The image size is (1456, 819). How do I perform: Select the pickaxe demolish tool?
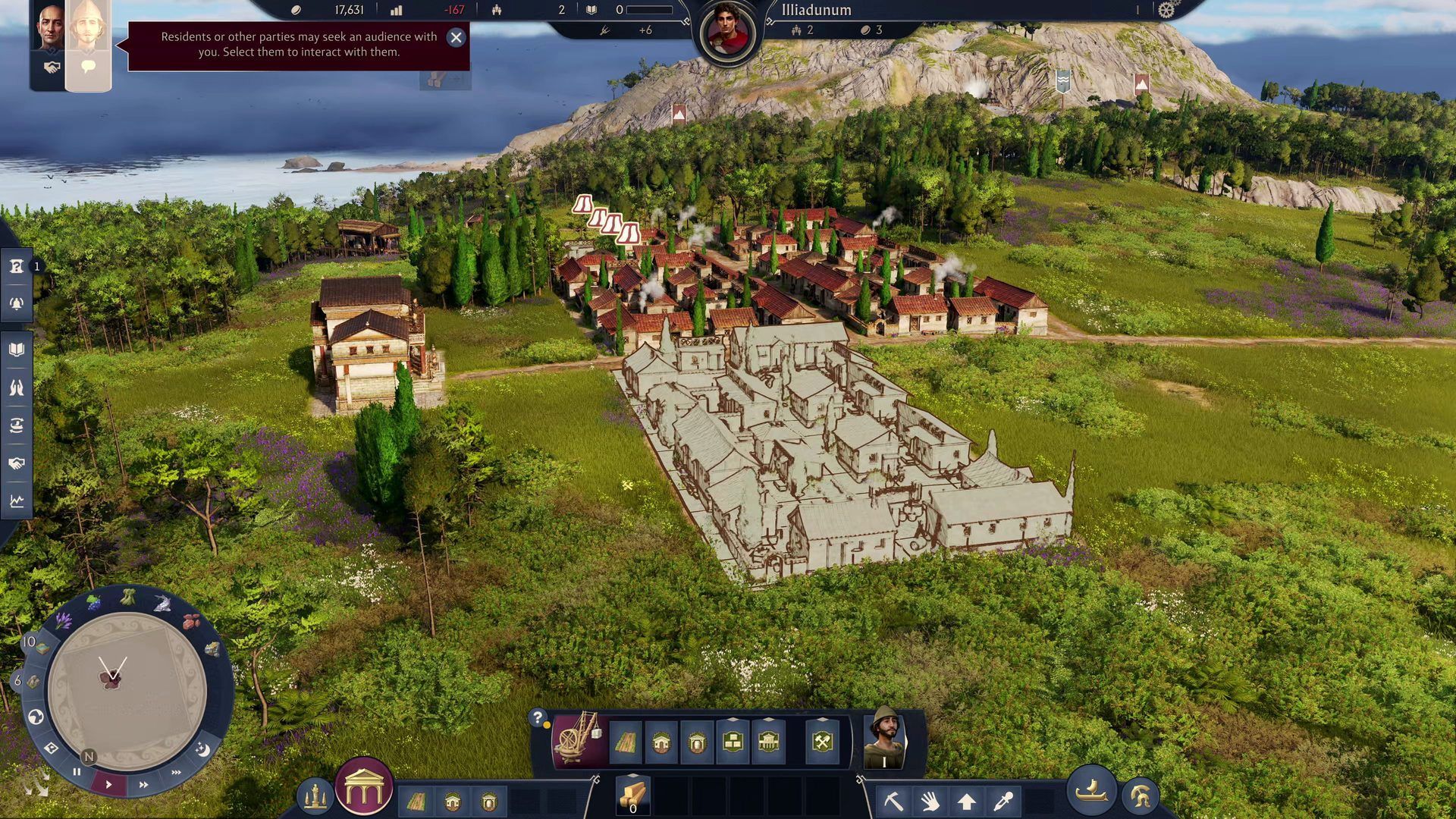[894, 800]
